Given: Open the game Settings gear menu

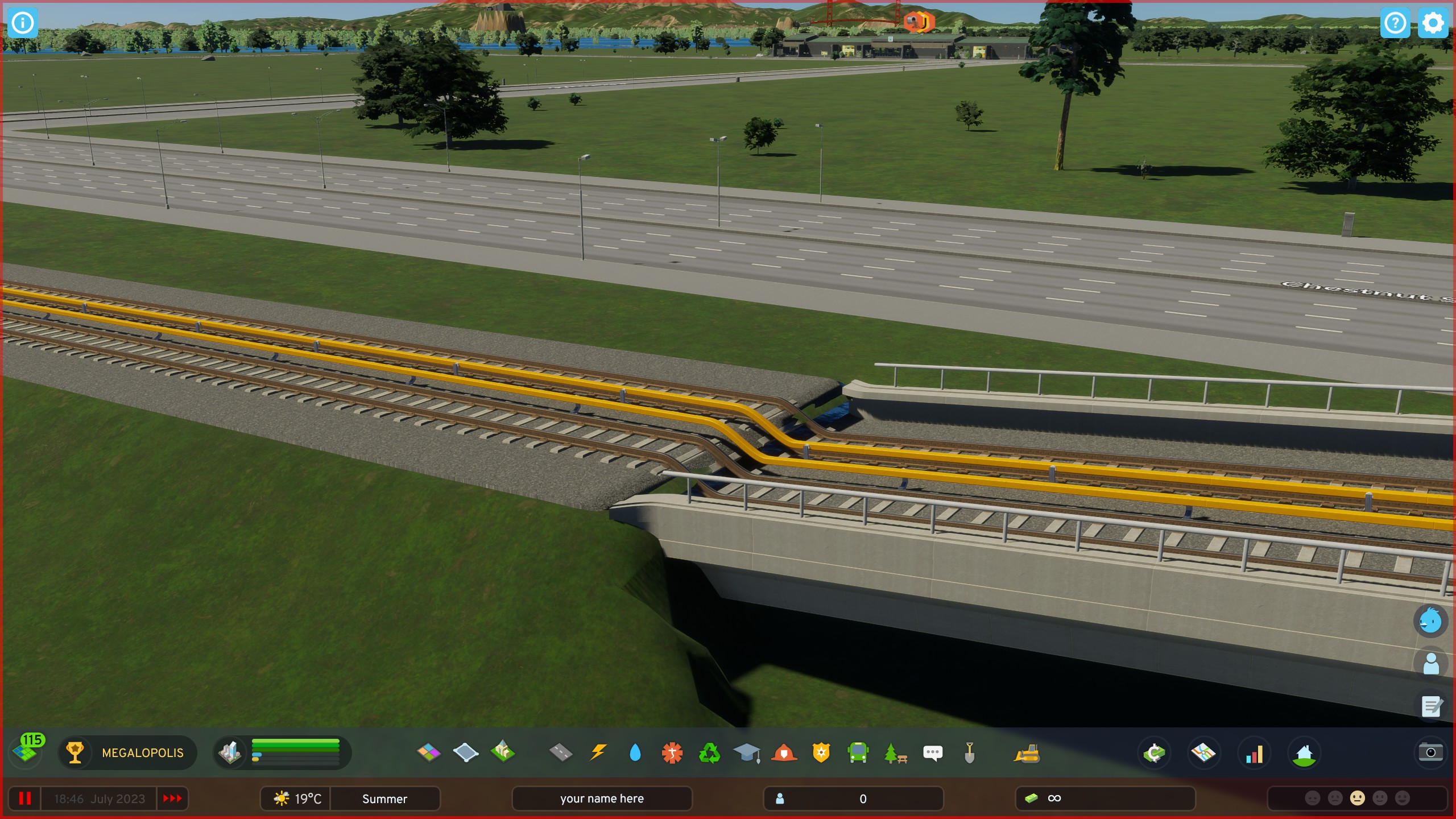Looking at the screenshot, I should pos(1433,23).
